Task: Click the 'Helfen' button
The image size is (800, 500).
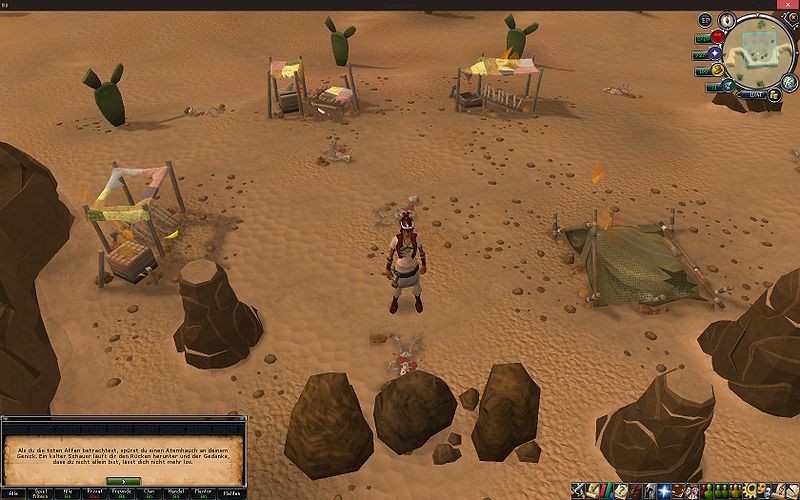Action: pyautogui.click(x=232, y=494)
